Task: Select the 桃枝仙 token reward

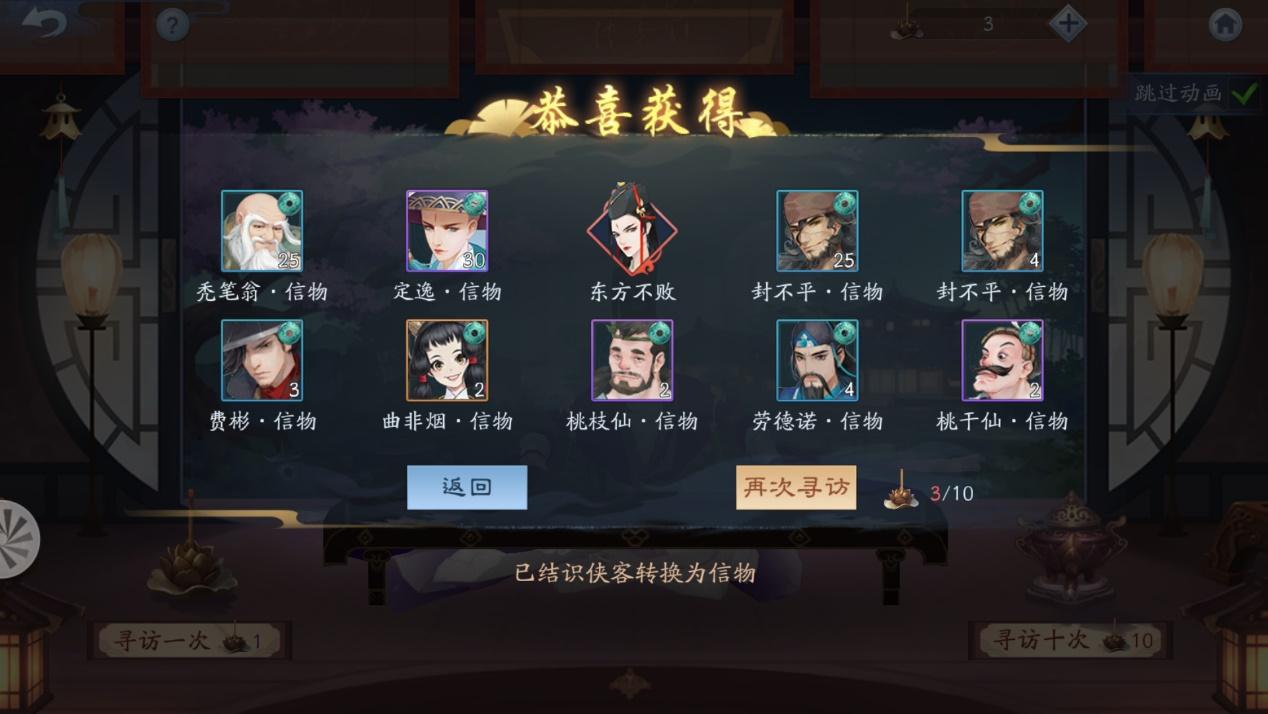Action: pyautogui.click(x=632, y=360)
